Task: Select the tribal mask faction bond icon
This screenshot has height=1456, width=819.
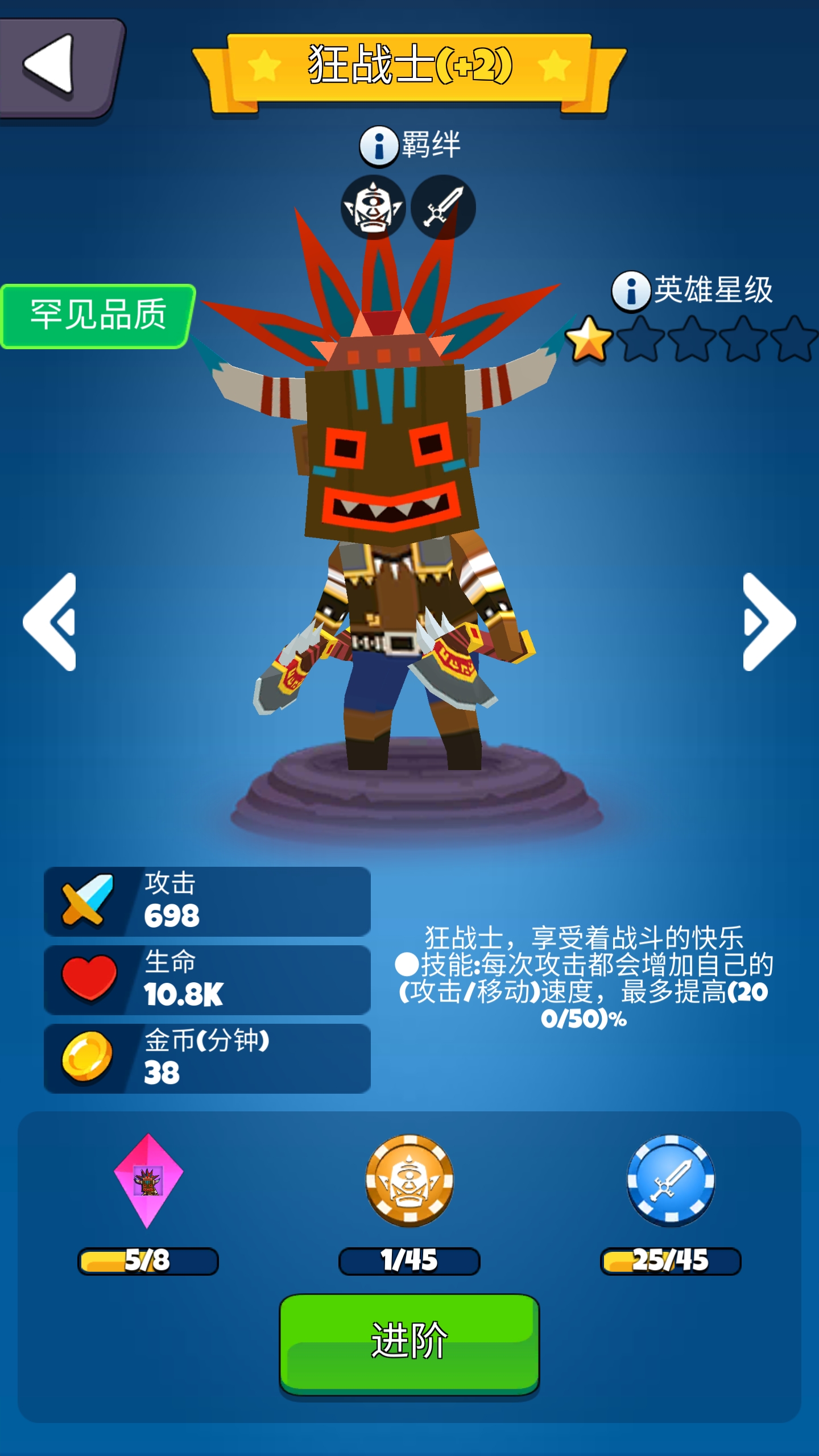Action: click(x=372, y=208)
